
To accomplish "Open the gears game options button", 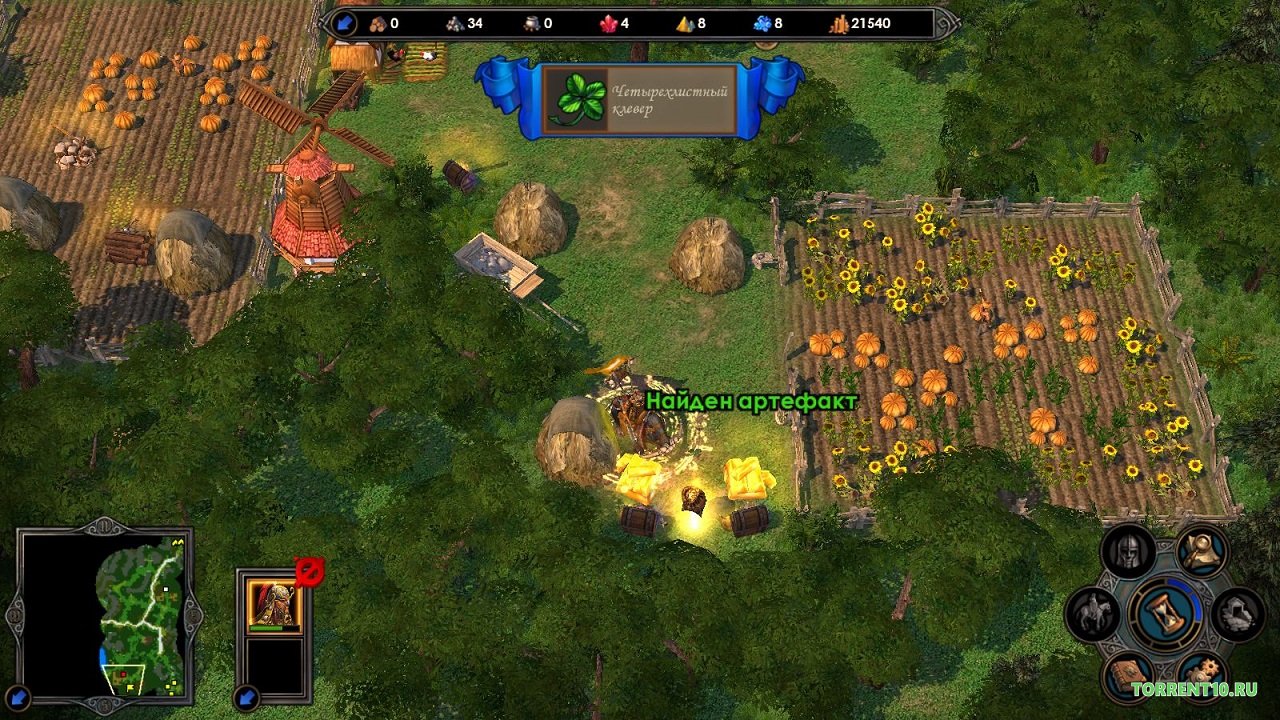I will tap(1201, 676).
